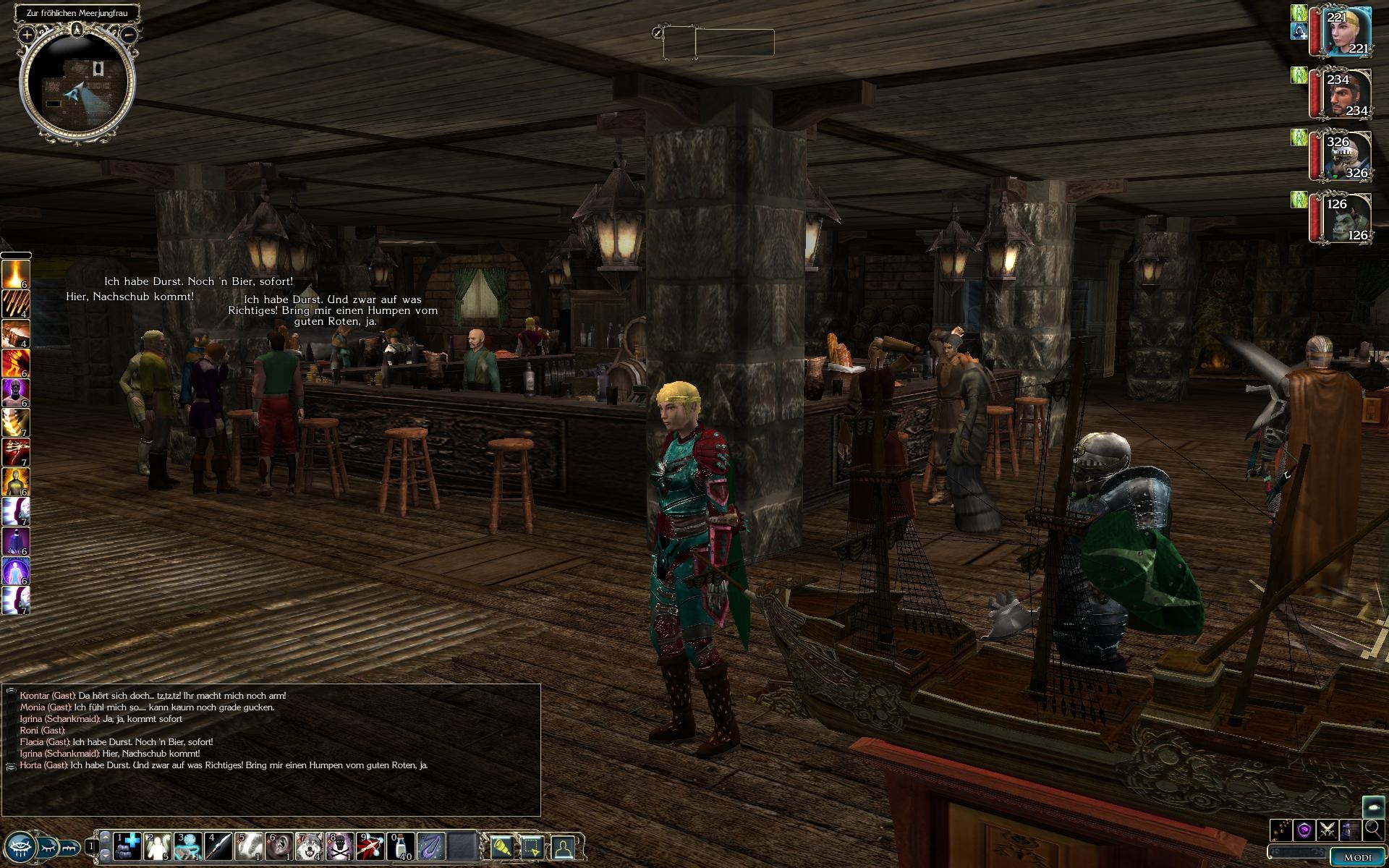Toggle the magnifying glass search mode

[1372, 830]
